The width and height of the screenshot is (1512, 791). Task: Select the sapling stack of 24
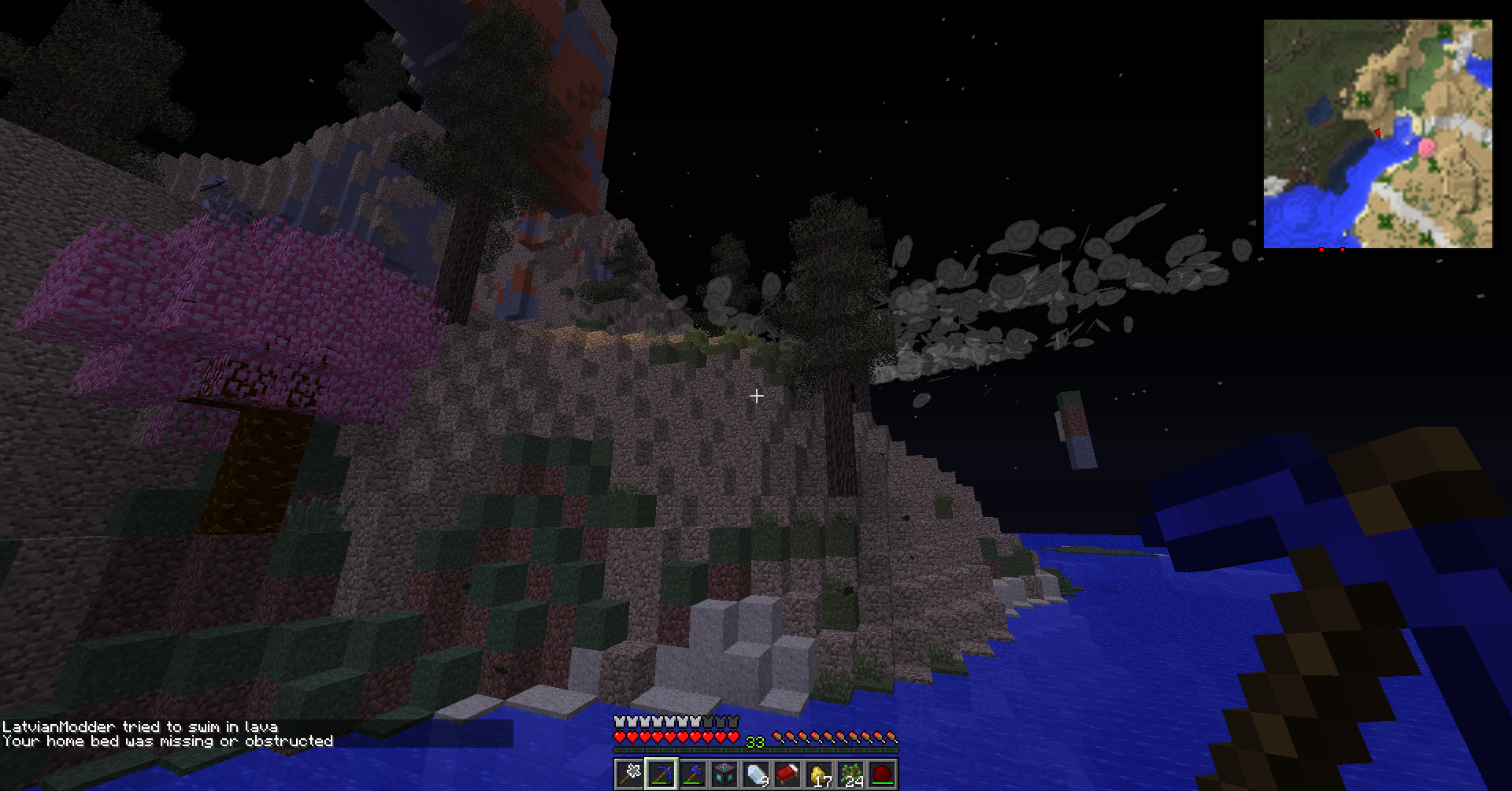[850, 774]
